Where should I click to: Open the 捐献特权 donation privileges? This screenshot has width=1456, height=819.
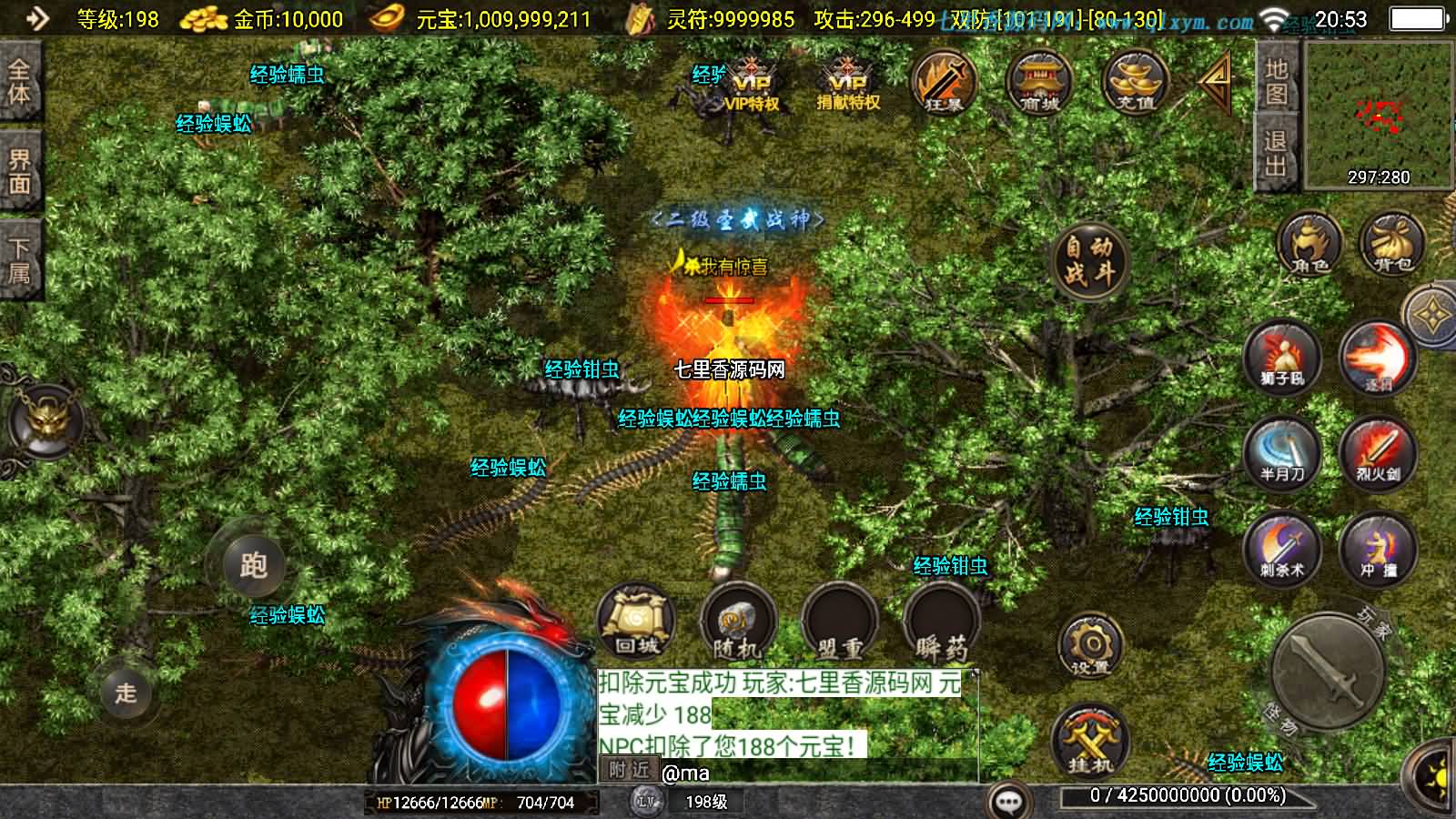click(847, 85)
